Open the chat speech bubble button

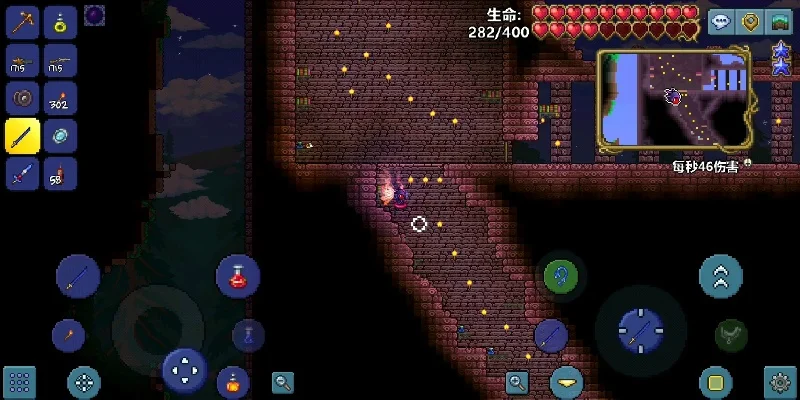[720, 23]
